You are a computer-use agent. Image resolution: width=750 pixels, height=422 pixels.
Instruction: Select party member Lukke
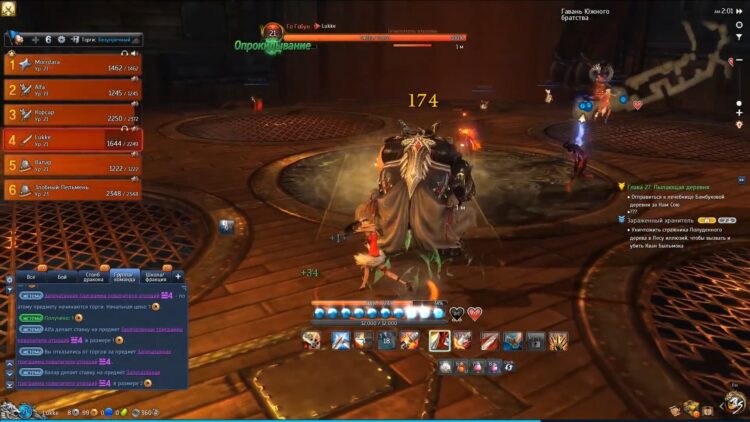(x=72, y=139)
